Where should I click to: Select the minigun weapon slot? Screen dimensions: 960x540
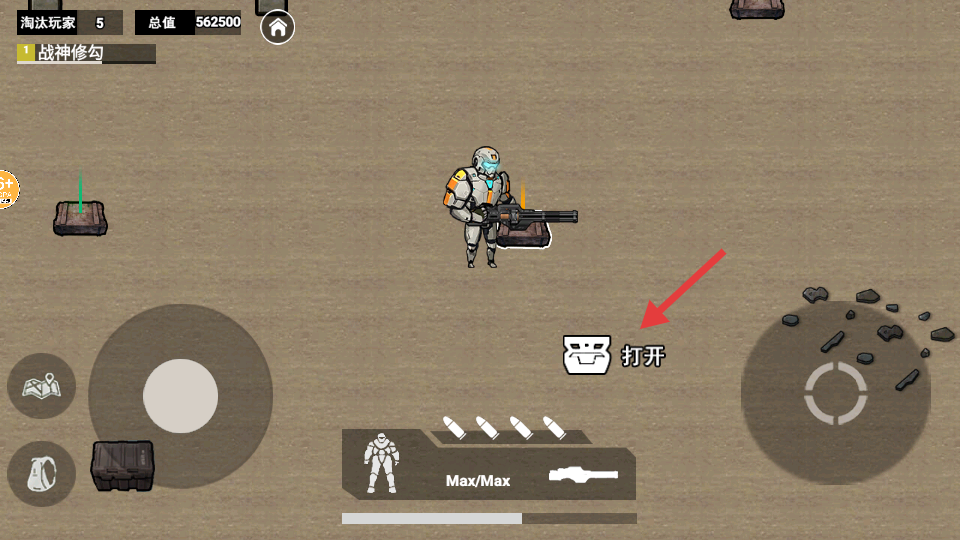point(583,475)
